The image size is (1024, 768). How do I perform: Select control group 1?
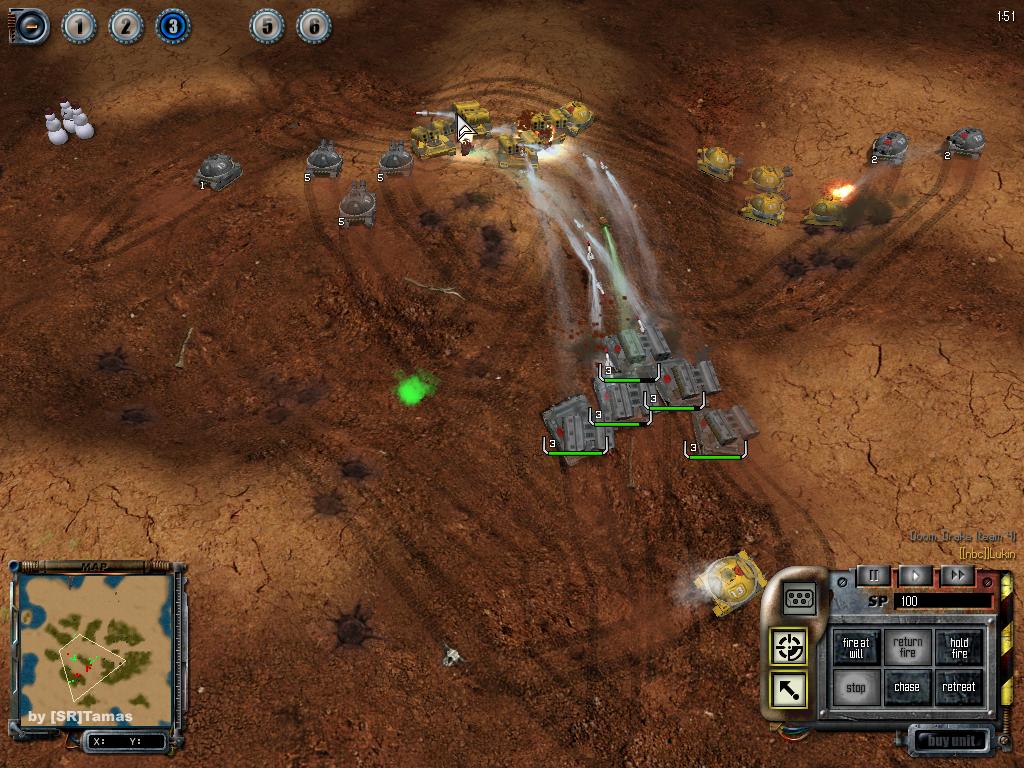(x=79, y=26)
